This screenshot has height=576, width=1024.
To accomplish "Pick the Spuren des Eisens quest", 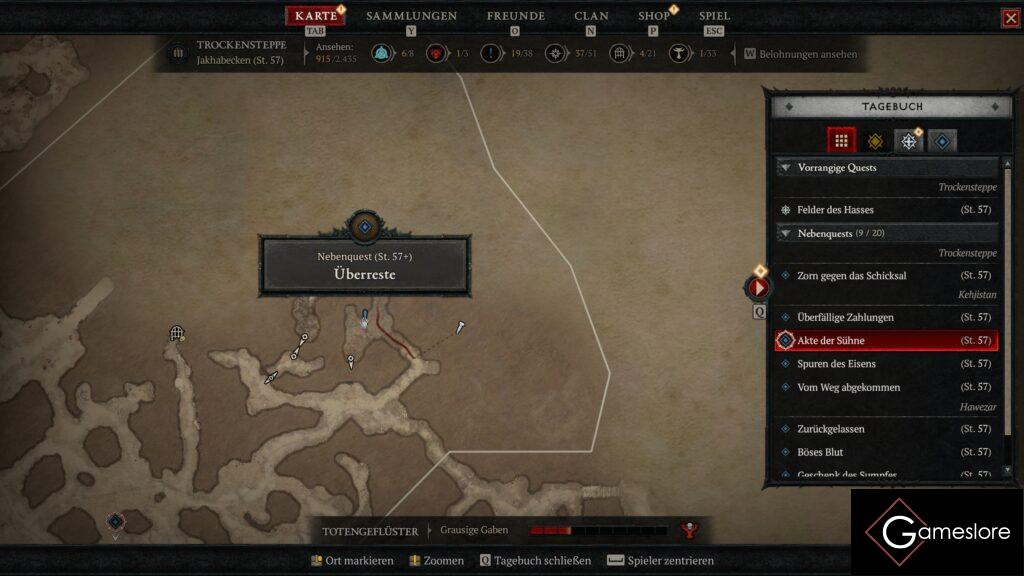I will 836,364.
